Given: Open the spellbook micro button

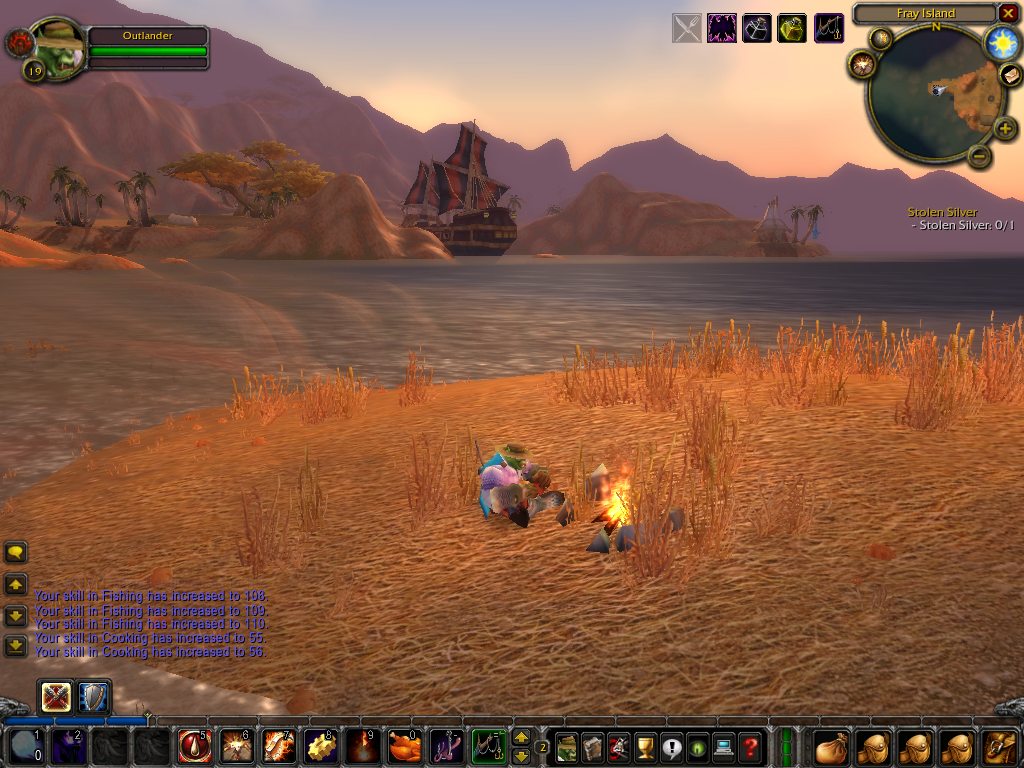Looking at the screenshot, I should pyautogui.click(x=593, y=746).
